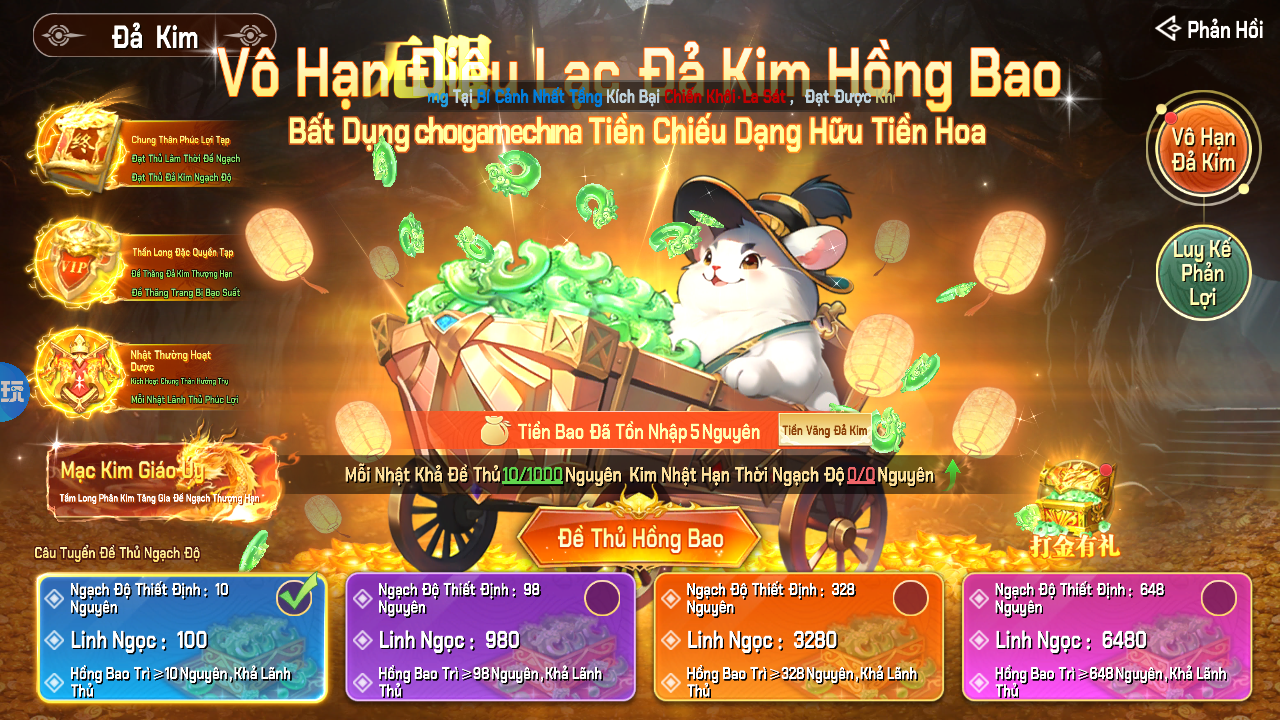Open the Luy Kế Phản Lợi circular icon
This screenshot has width=1280, height=720.
[x=1203, y=271]
